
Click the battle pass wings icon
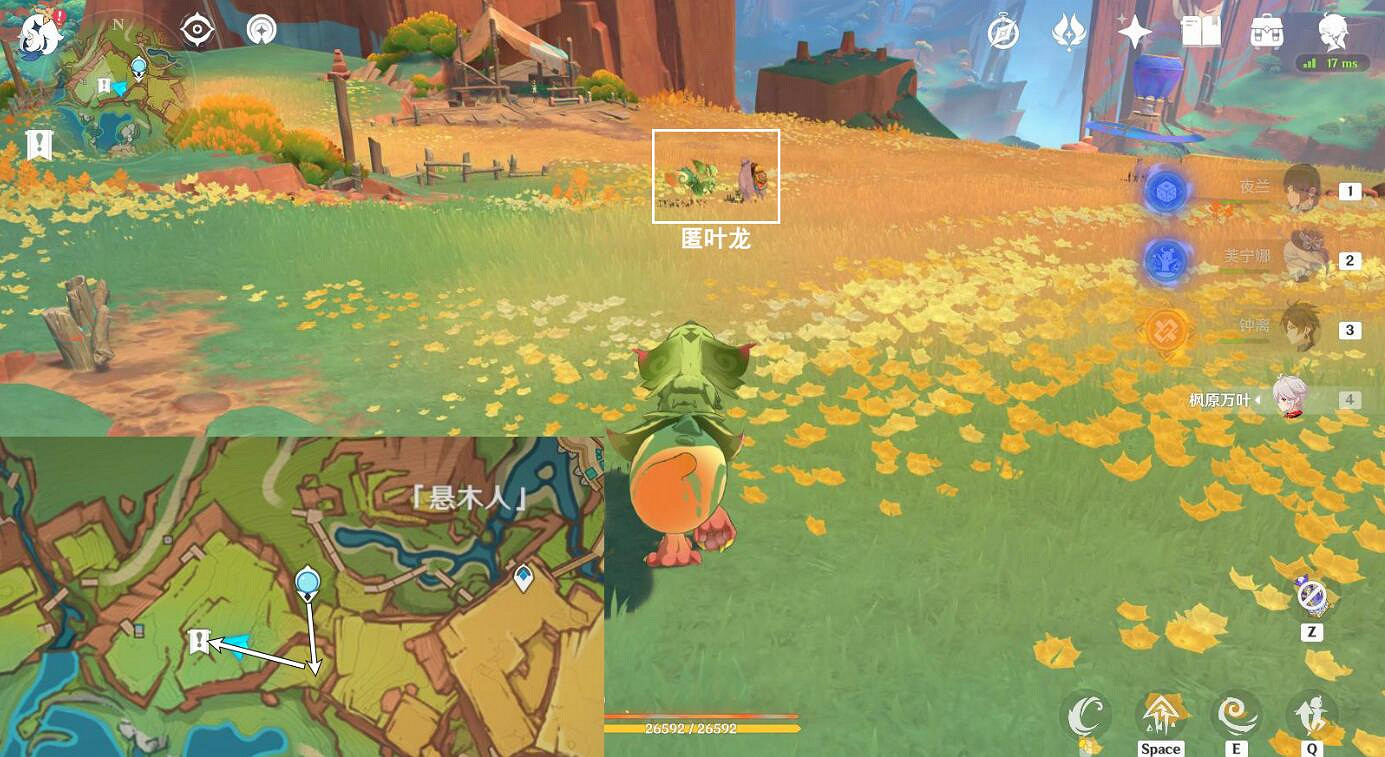(x=1071, y=31)
